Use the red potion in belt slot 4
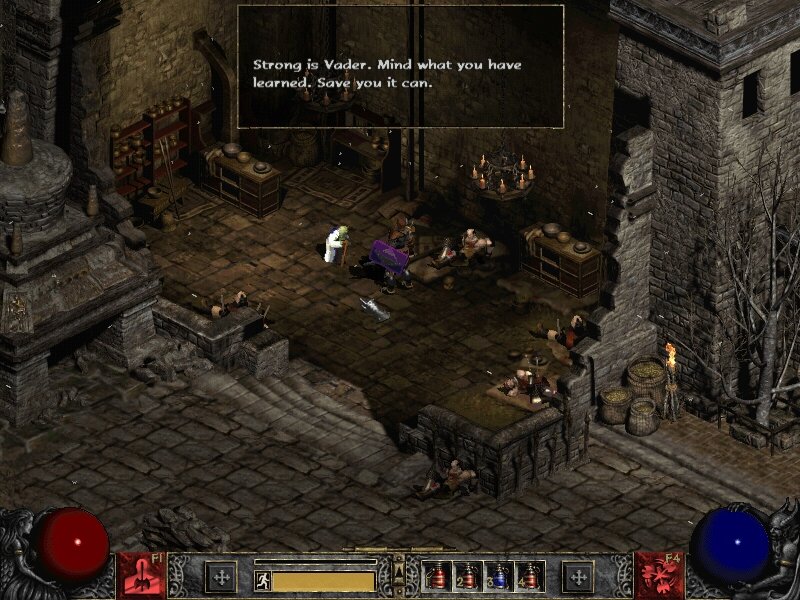Screen dimensions: 800x600 click(x=527, y=576)
